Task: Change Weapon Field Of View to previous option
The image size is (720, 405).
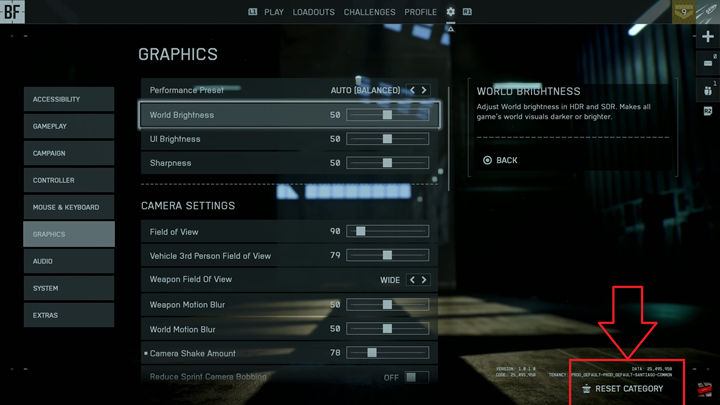Action: [x=412, y=280]
